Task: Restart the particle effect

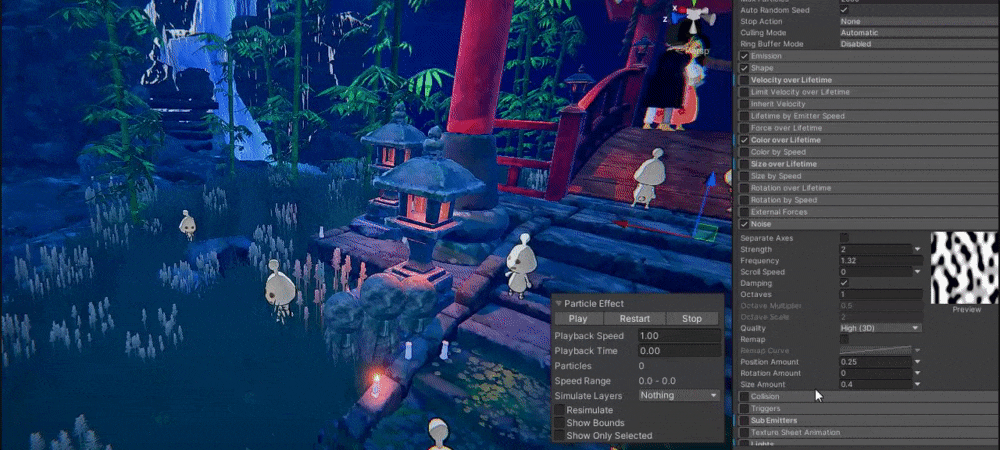Action: pyautogui.click(x=634, y=319)
